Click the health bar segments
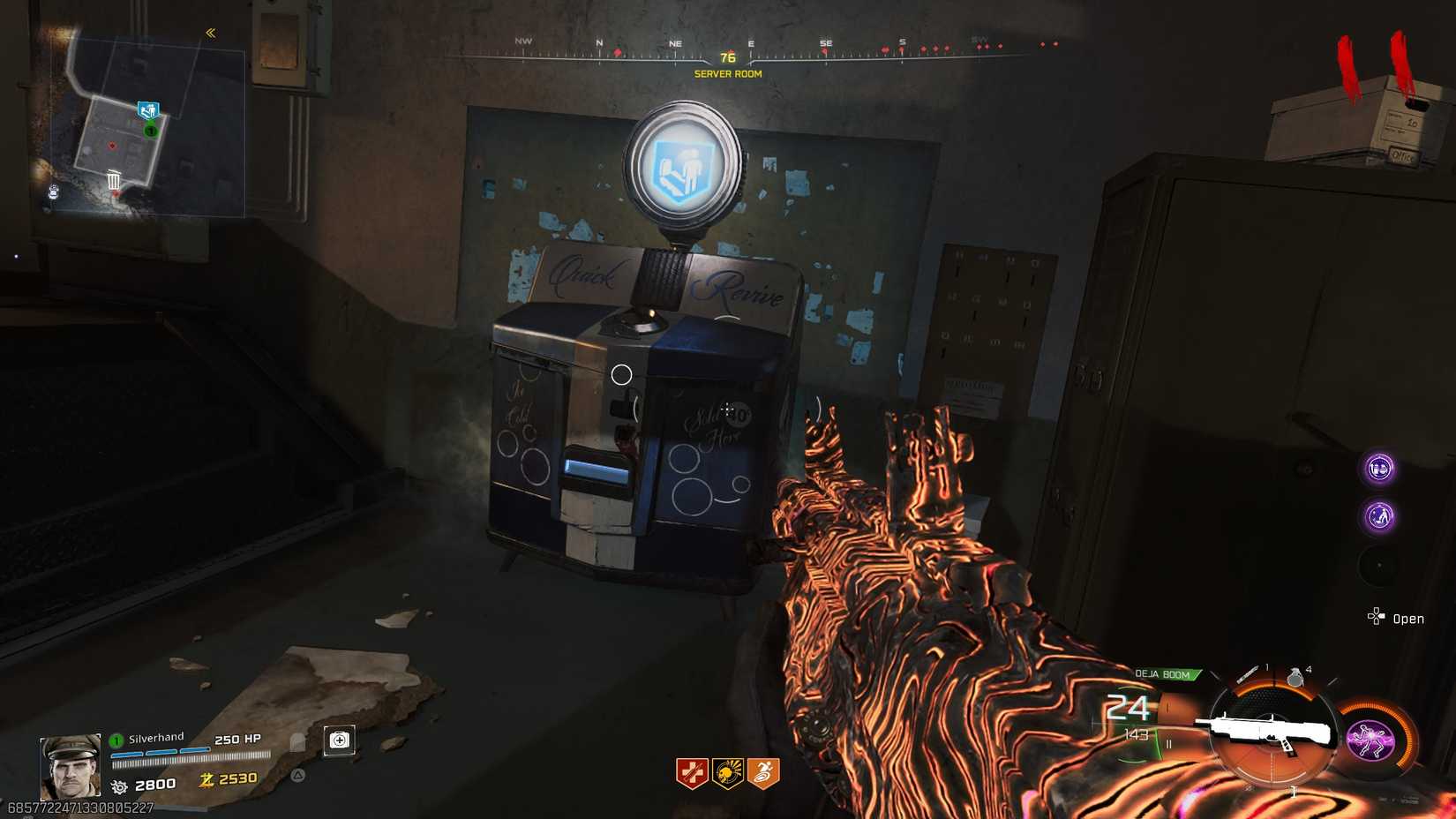 [x=159, y=753]
